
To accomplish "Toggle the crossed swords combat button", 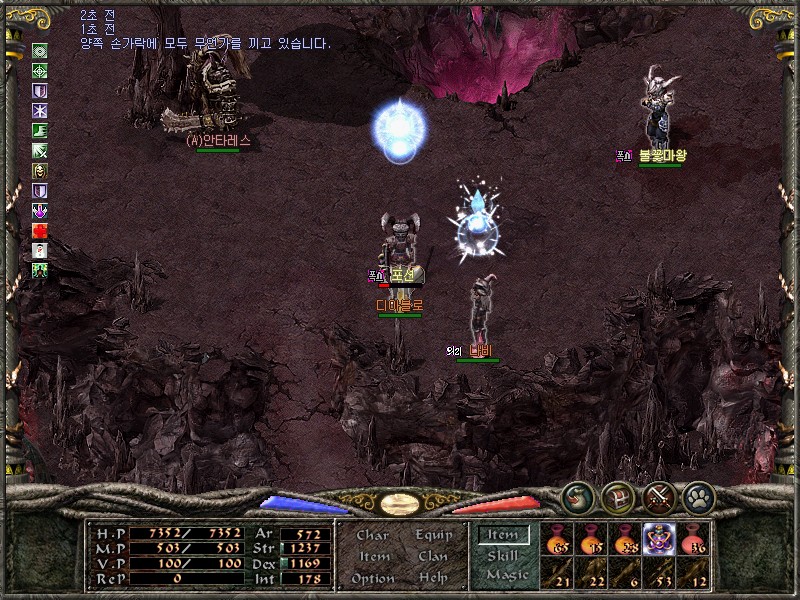I will coord(658,496).
